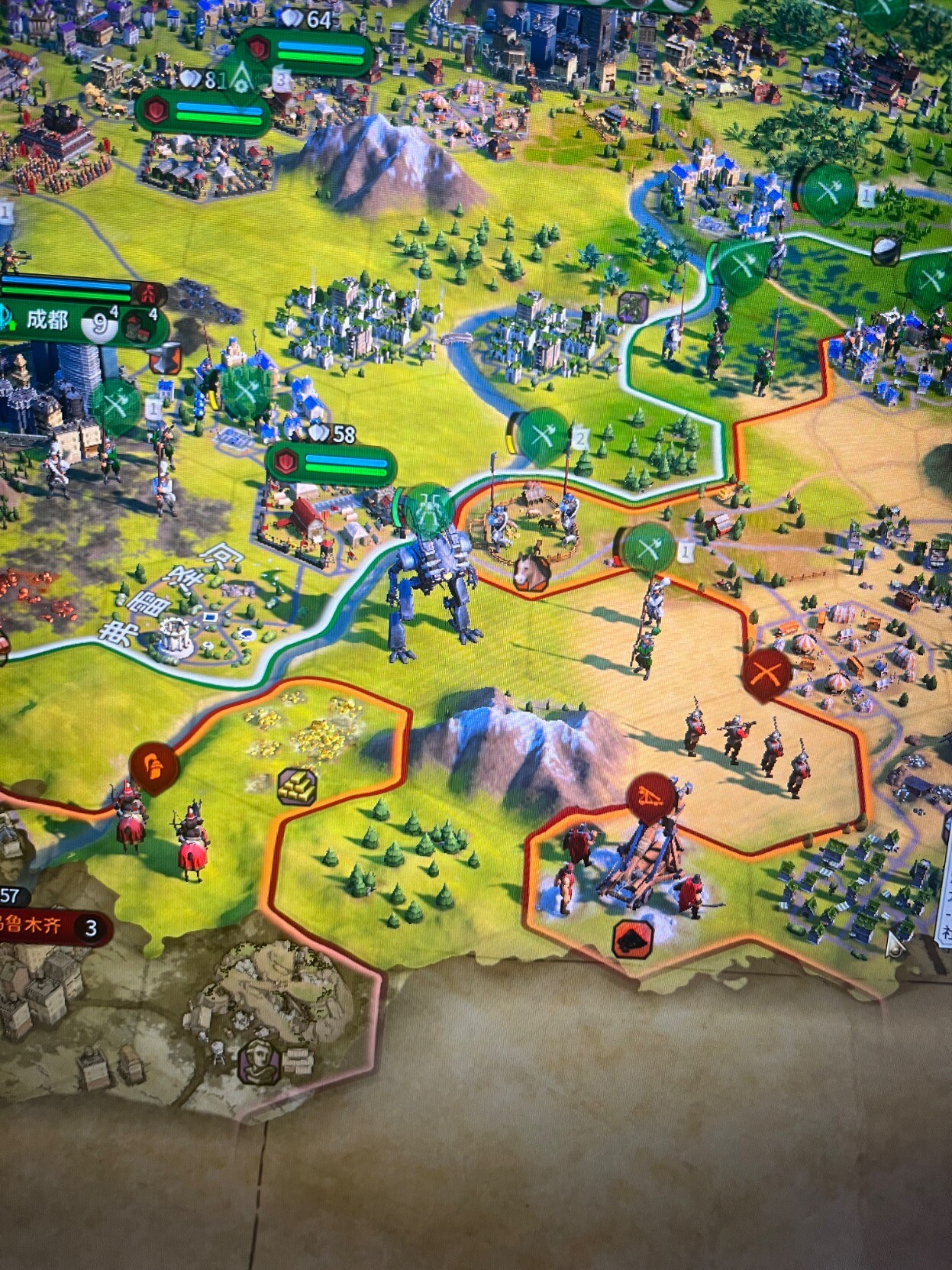The image size is (952, 1270).
Task: Select the red siege catapult unit flag
Action: click(651, 797)
